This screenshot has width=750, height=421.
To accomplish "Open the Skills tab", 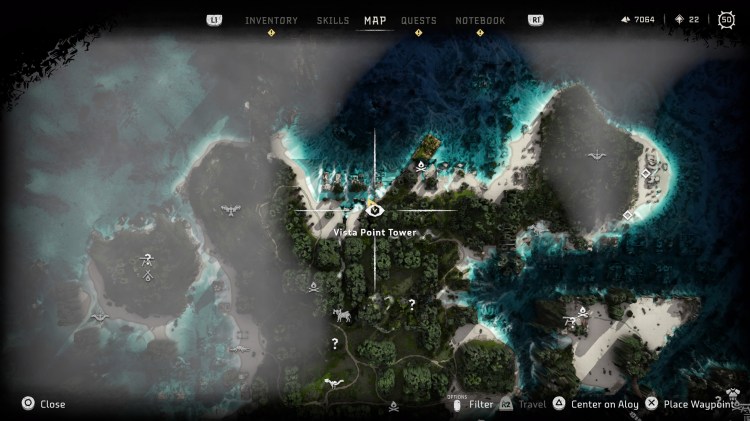I will (x=333, y=20).
